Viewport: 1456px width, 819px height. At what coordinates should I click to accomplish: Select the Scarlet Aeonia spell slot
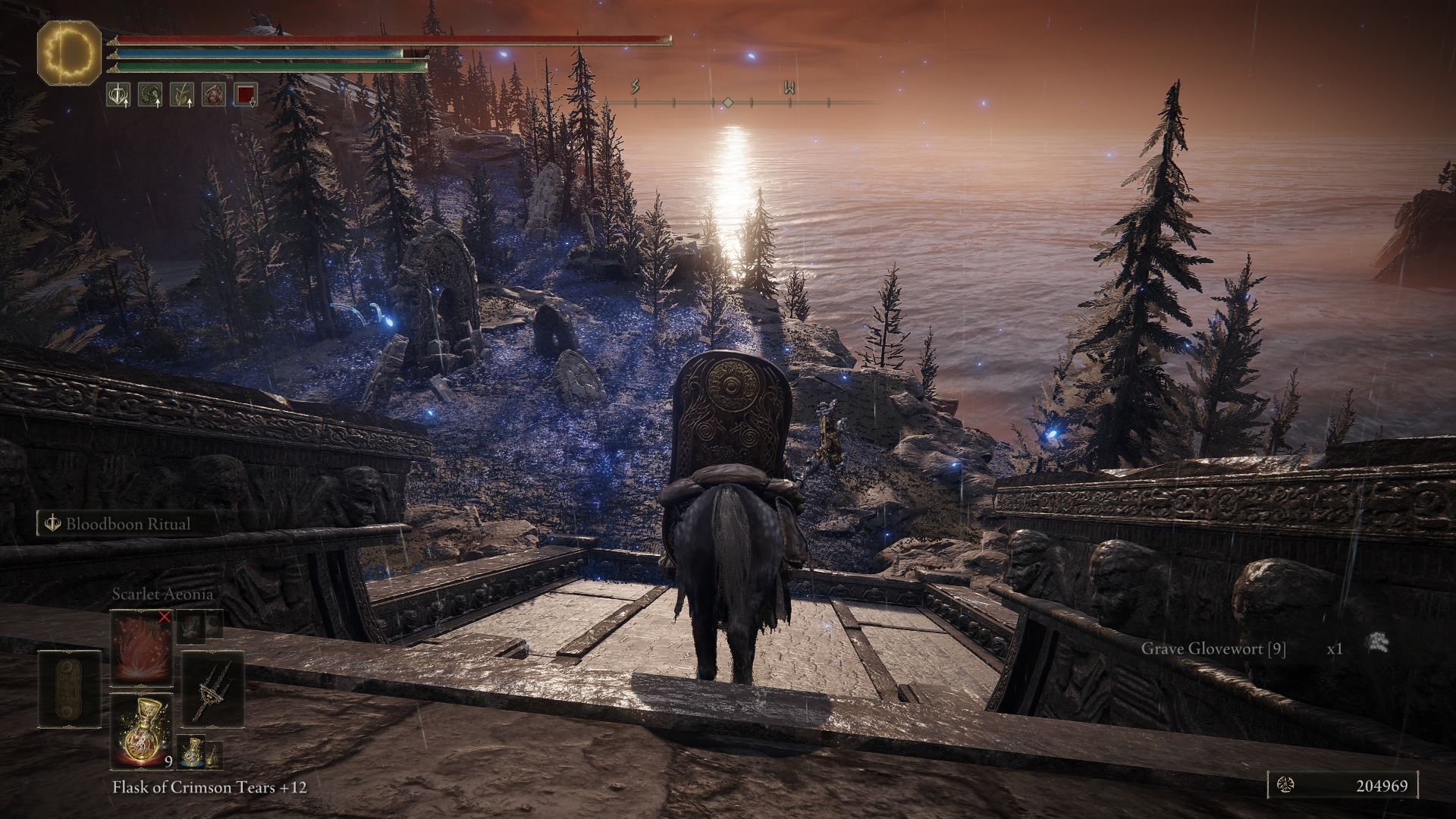[141, 647]
